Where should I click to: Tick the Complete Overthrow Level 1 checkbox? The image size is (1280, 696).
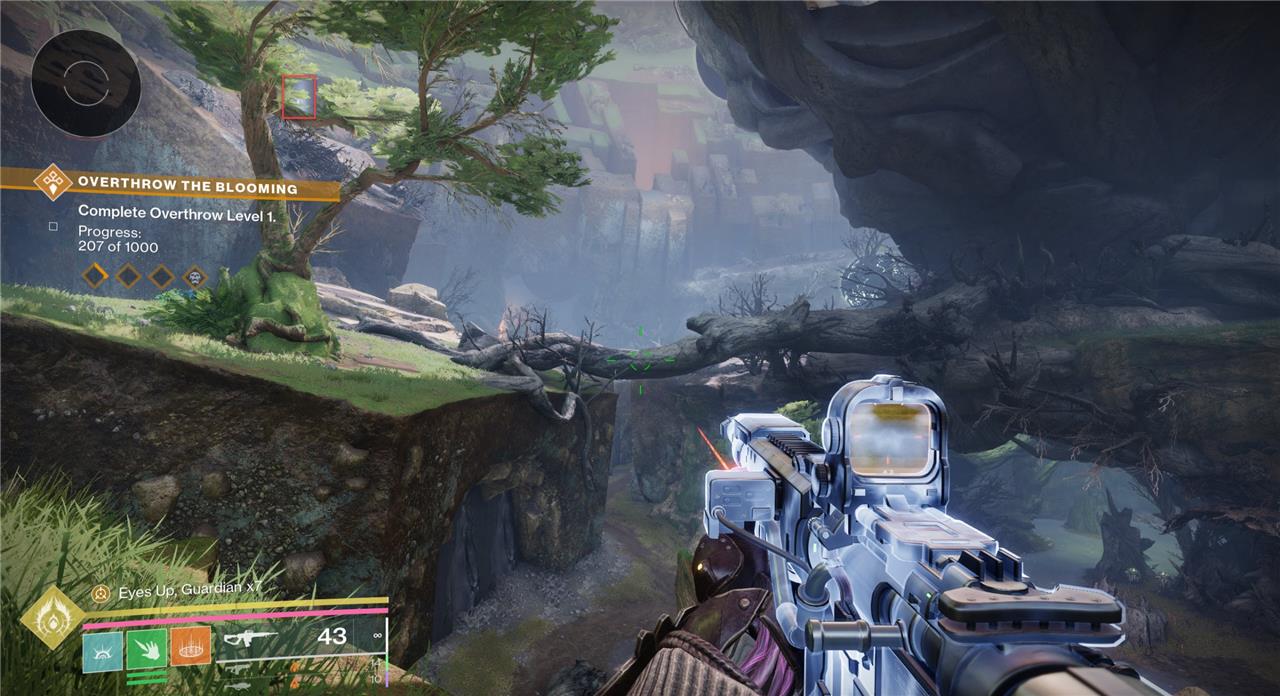pos(53,226)
